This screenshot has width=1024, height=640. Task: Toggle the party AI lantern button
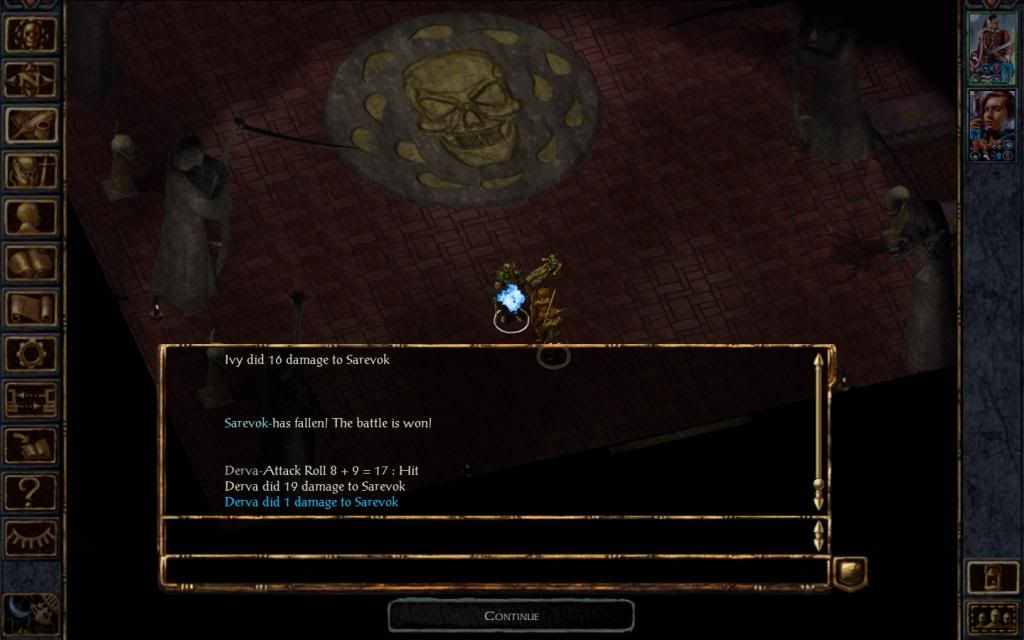click(x=992, y=577)
